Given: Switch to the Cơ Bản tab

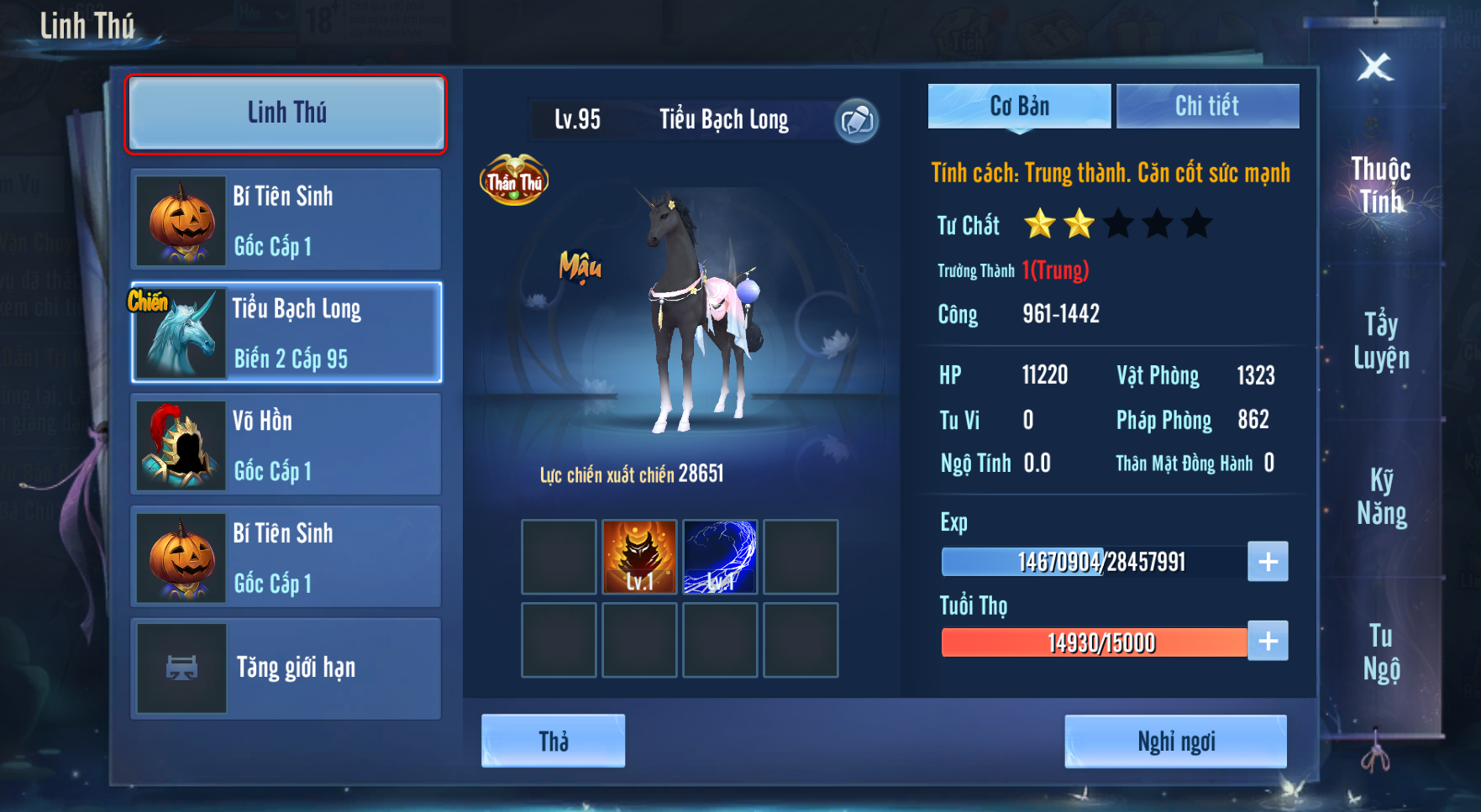Looking at the screenshot, I should [1019, 107].
